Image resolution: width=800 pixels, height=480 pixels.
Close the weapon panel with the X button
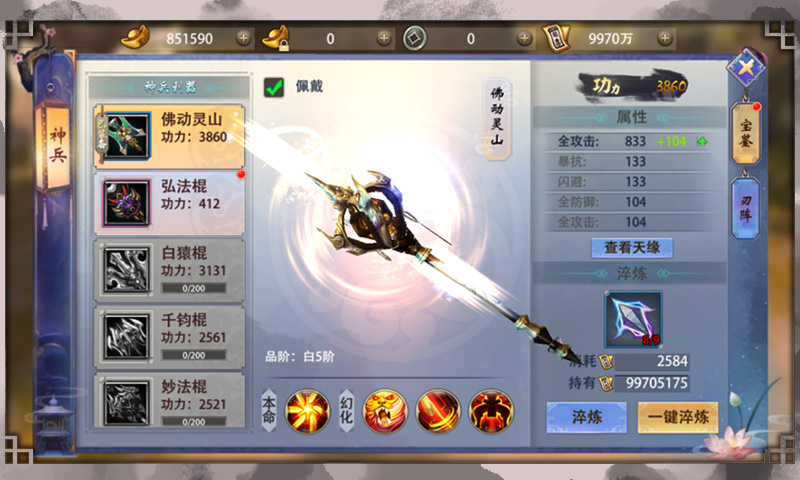point(745,68)
